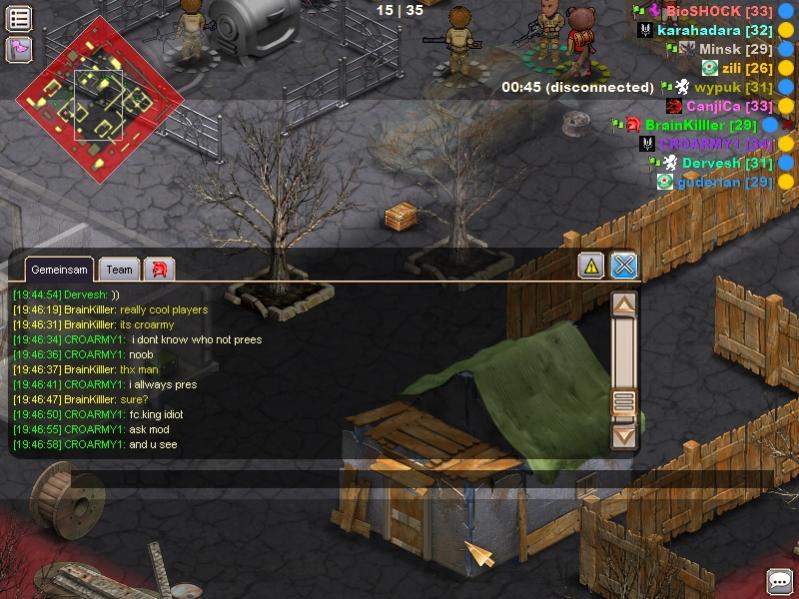This screenshot has height=599, width=799.
Task: Open the red helmet chat tab
Action: coord(159,269)
